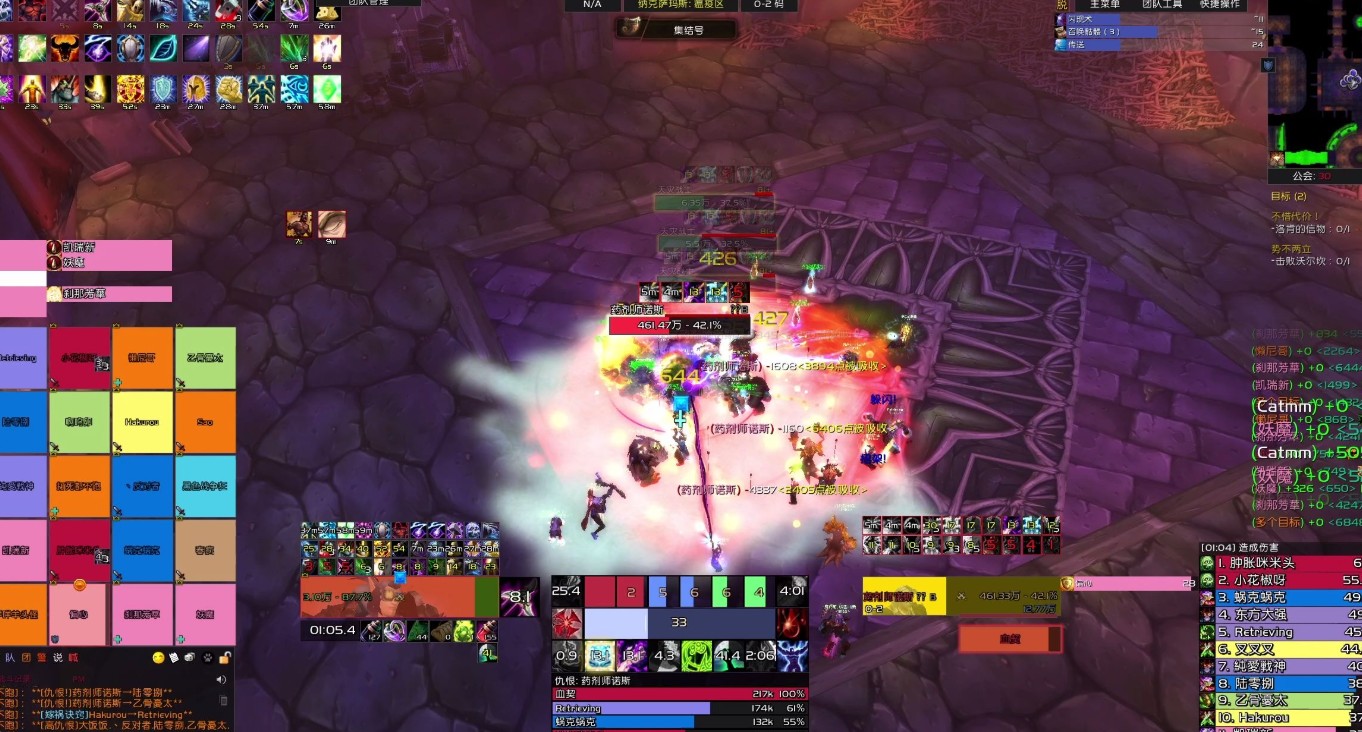Select the orange Soo raid frame
This screenshot has height=732, width=1362.
205,422
